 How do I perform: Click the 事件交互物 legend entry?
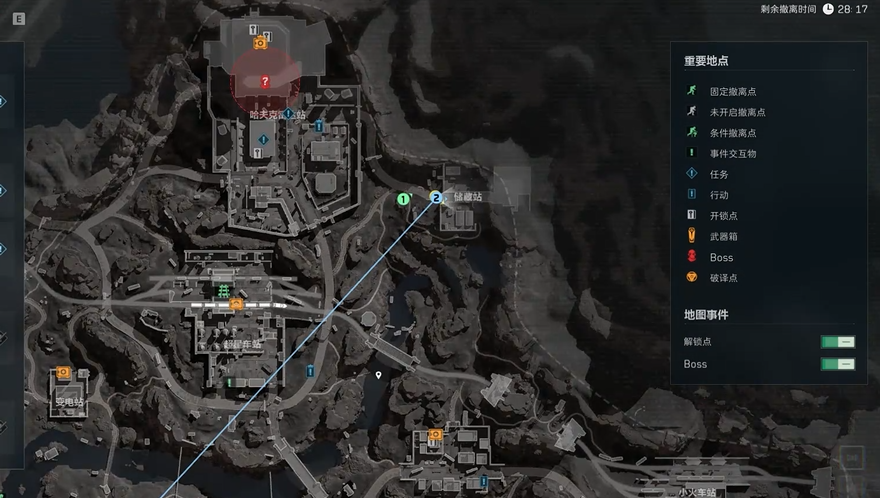732,154
